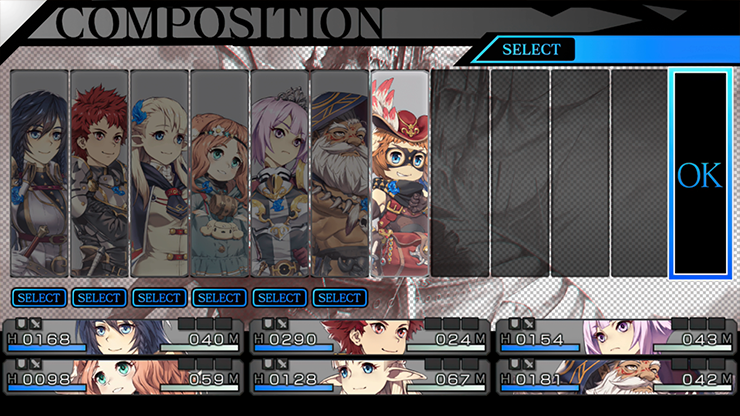Click SELECT button under the pink-haired girl
Screen dimensions: 740x416
pyautogui.click(x=280, y=297)
